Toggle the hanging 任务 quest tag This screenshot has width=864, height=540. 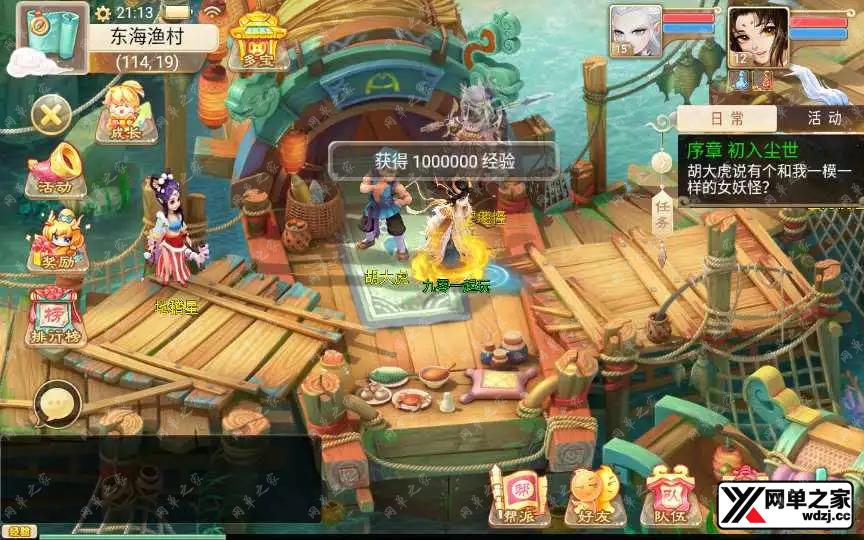(x=661, y=207)
